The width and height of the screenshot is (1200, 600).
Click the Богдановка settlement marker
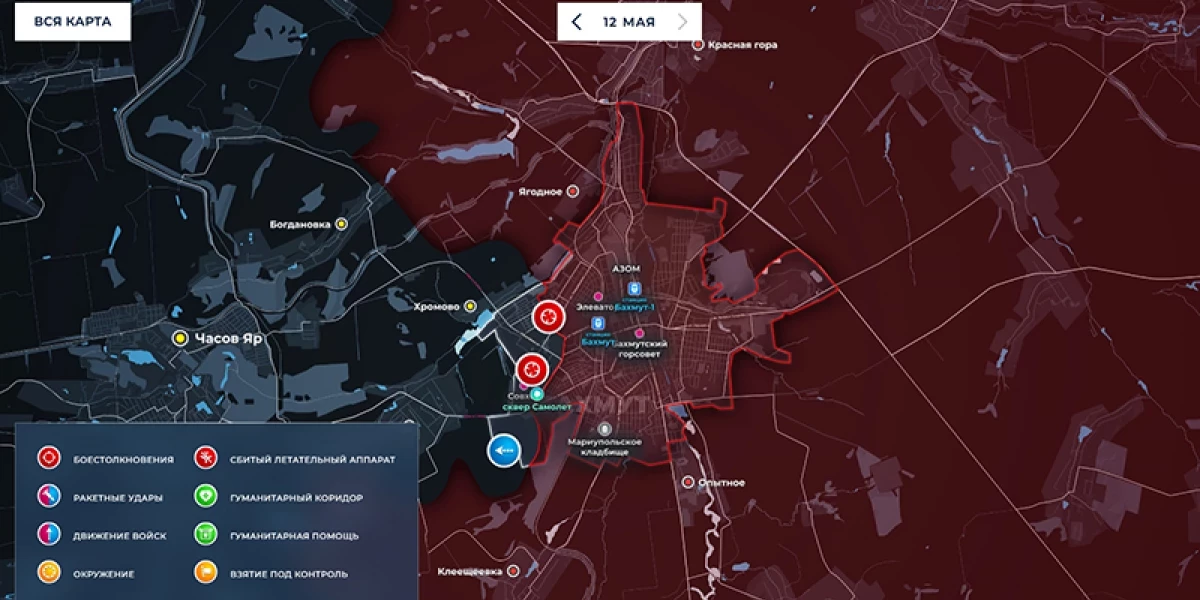(342, 224)
